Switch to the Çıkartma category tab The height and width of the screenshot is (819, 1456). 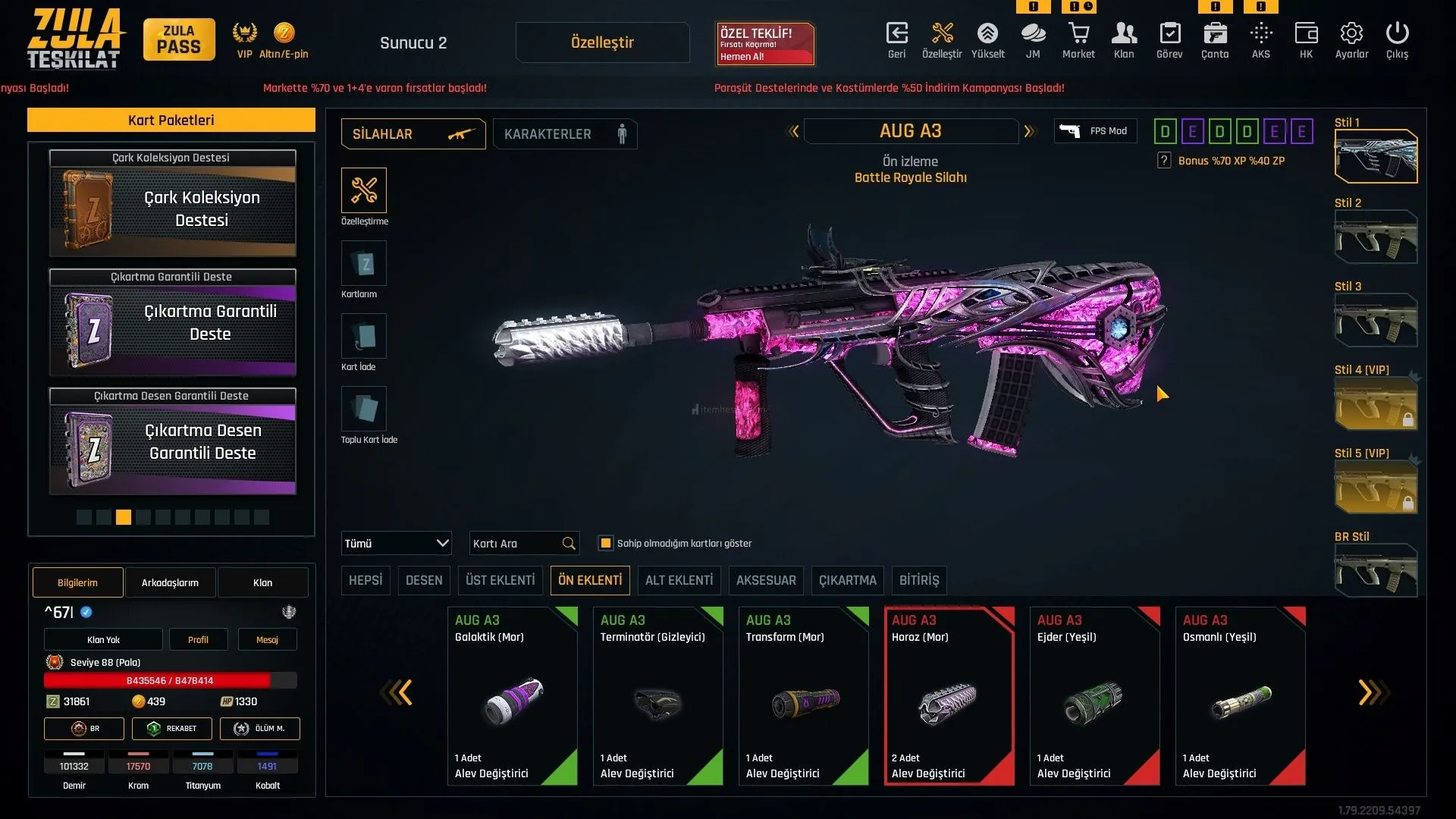click(x=847, y=580)
